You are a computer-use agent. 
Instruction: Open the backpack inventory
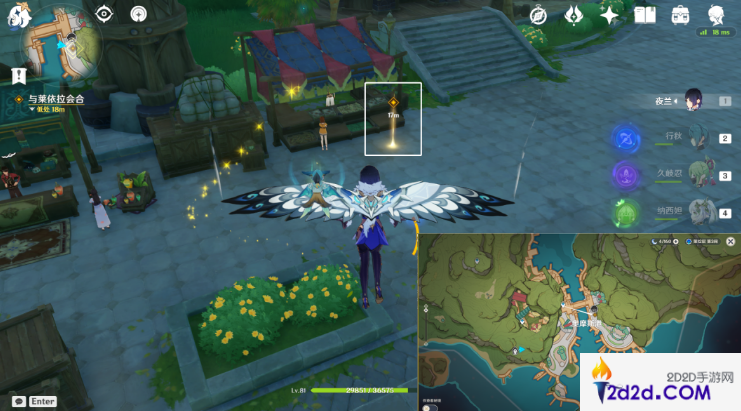[681, 15]
